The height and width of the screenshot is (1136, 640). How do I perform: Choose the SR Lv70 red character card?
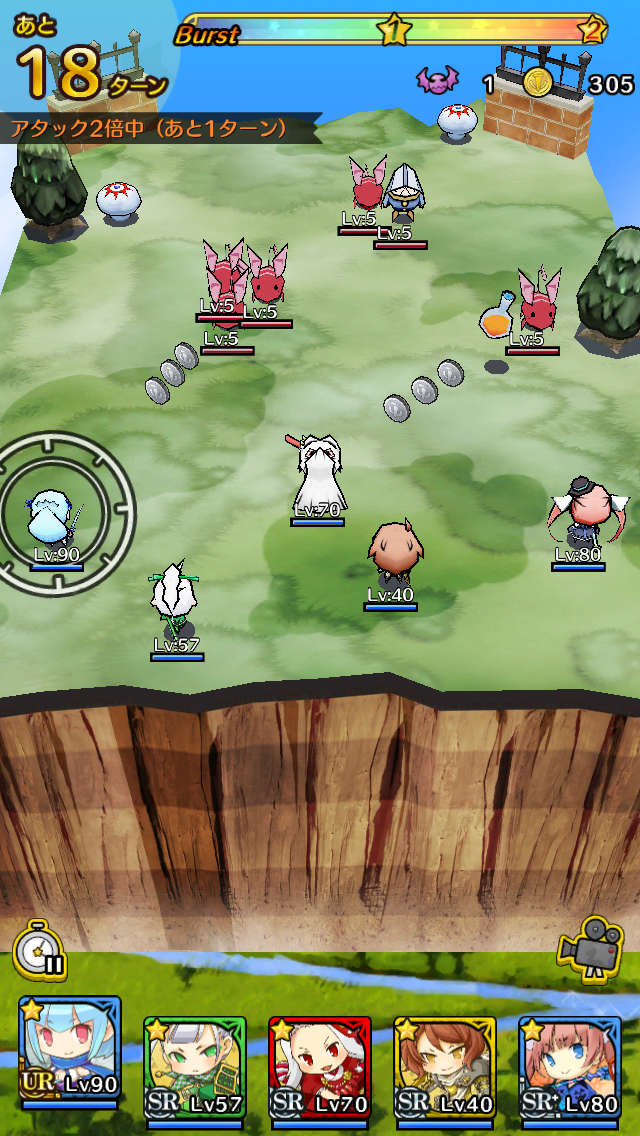[320, 1068]
